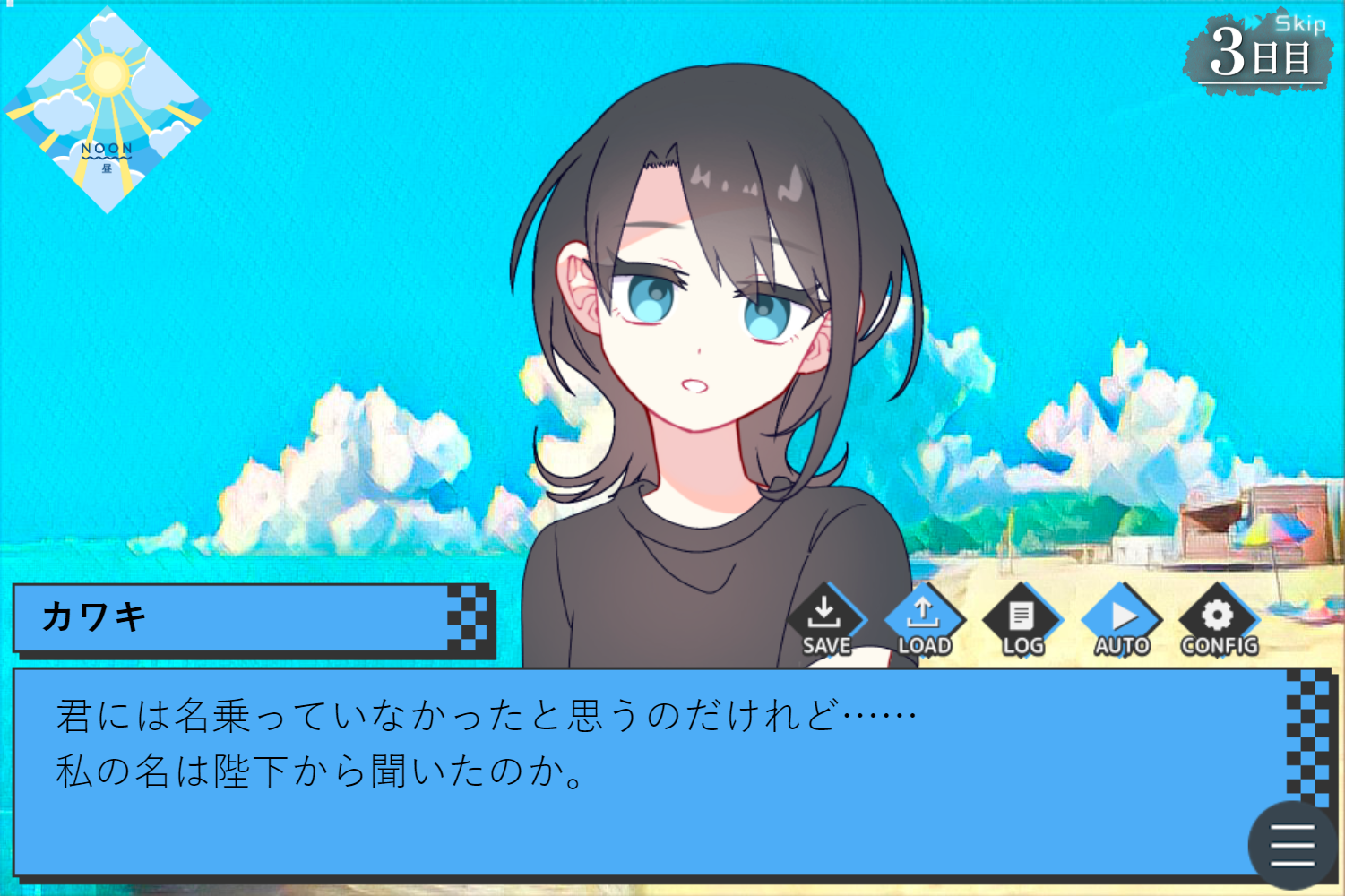Open the round hamburger menu button
Screen dimensions: 1345x896
tap(1291, 844)
